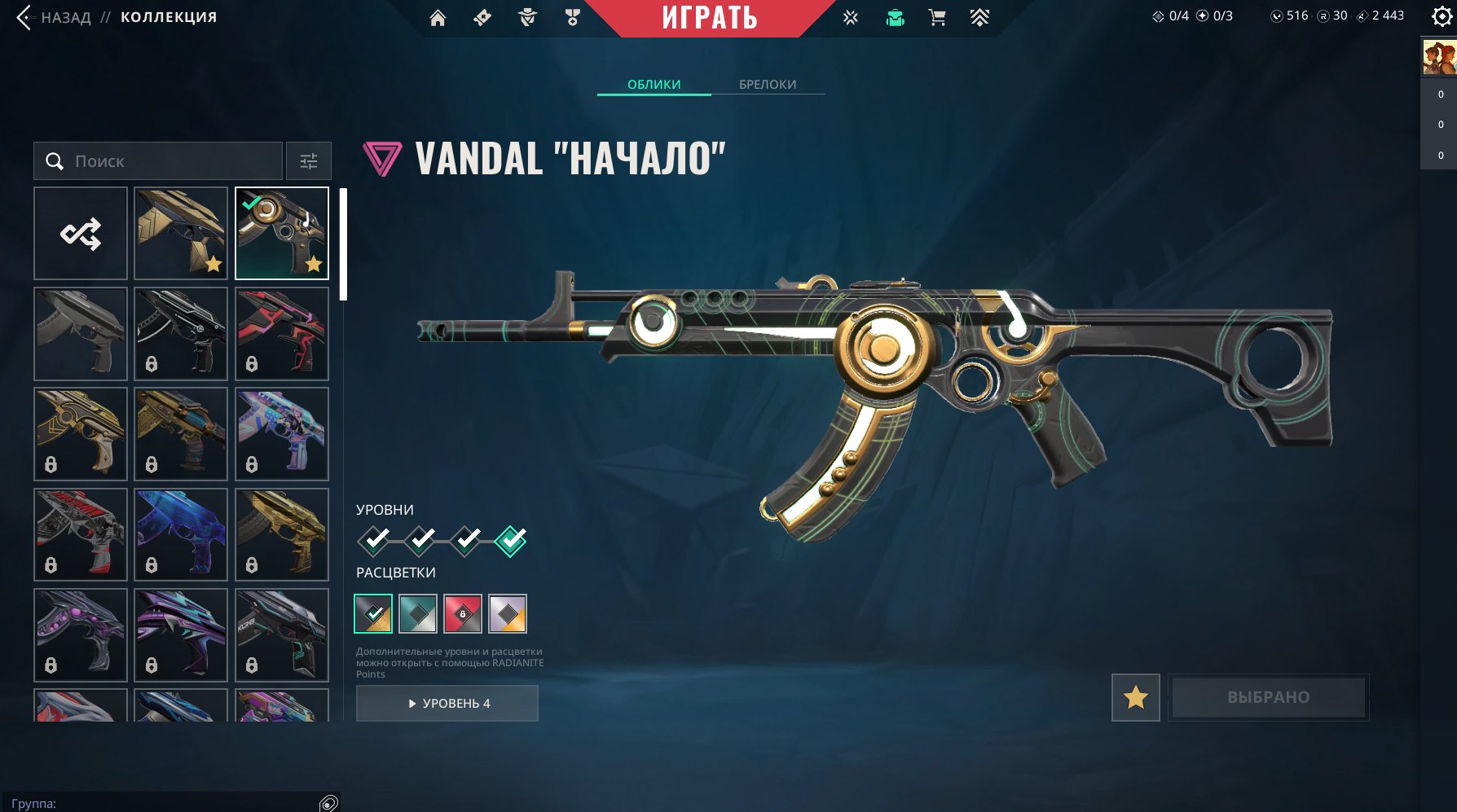This screenshot has width=1457, height=812.
Task: Switch to the БРЕЛОКИ tab
Action: [768, 84]
